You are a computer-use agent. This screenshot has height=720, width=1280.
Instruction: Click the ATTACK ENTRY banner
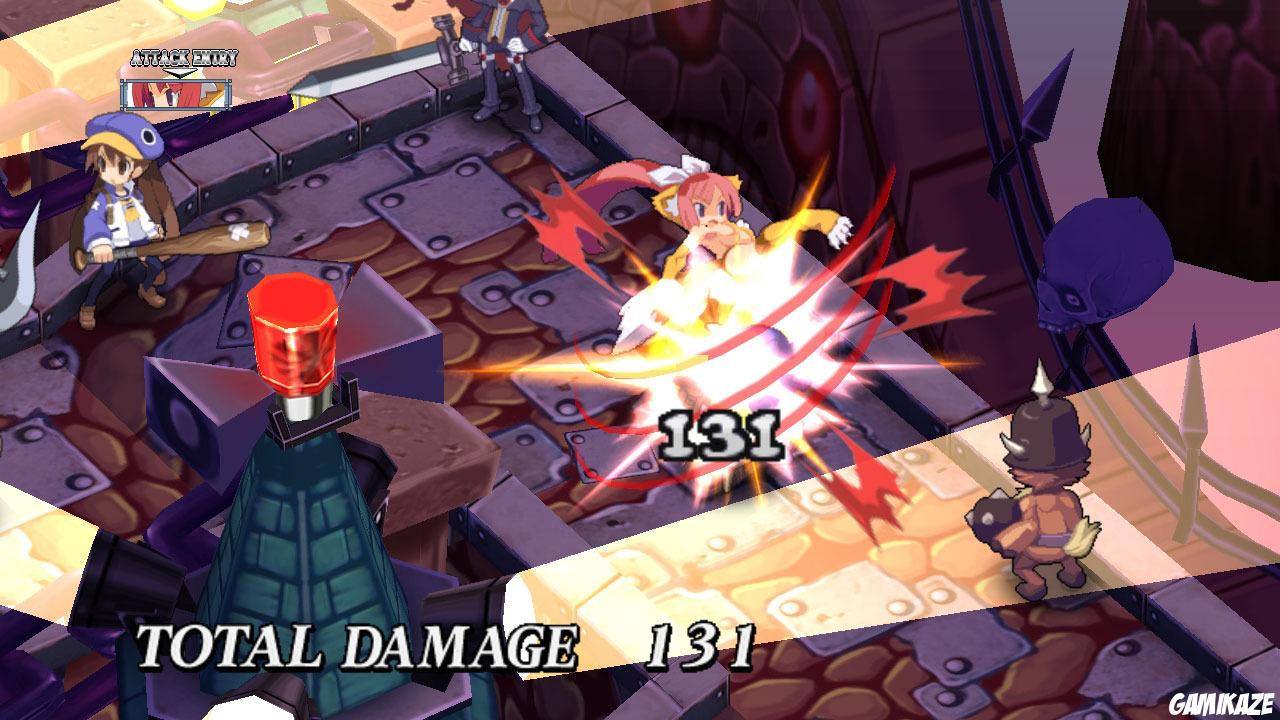[x=183, y=58]
